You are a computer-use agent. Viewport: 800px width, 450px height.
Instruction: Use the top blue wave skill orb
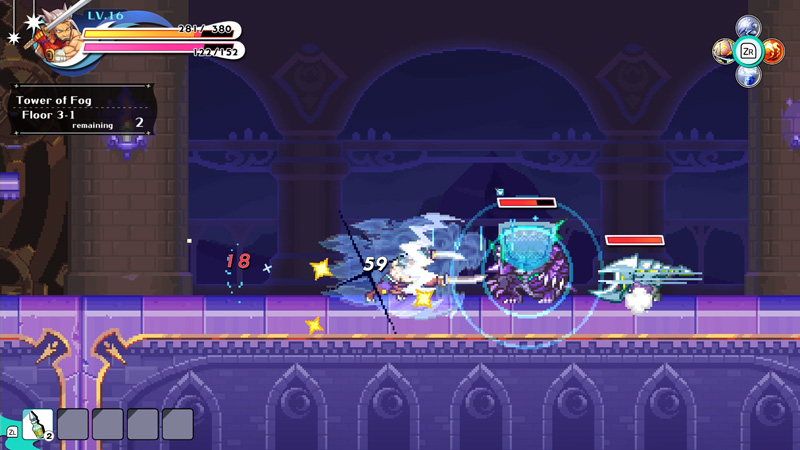tap(748, 27)
